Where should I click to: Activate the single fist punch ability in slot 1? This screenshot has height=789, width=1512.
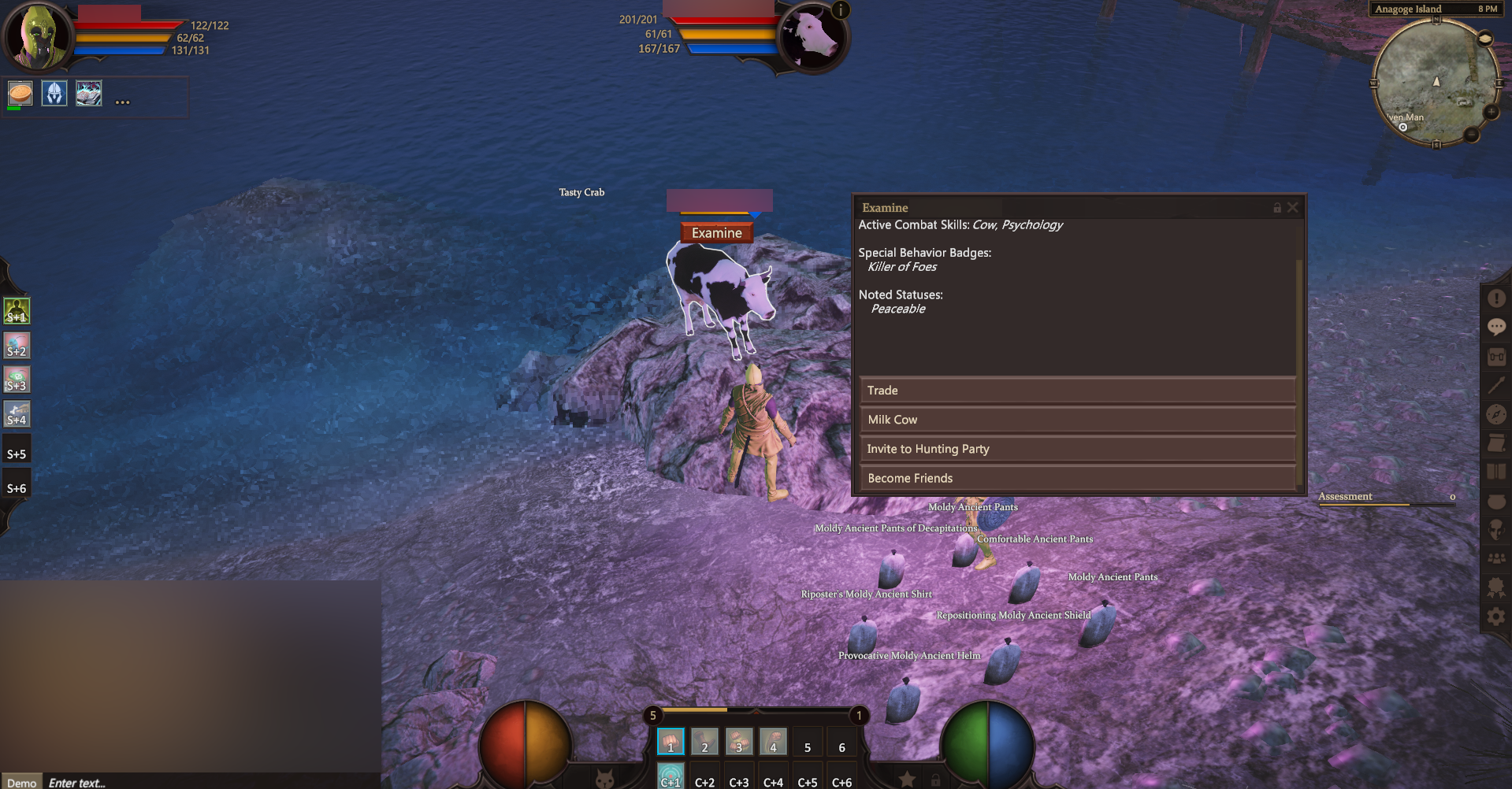click(x=671, y=742)
